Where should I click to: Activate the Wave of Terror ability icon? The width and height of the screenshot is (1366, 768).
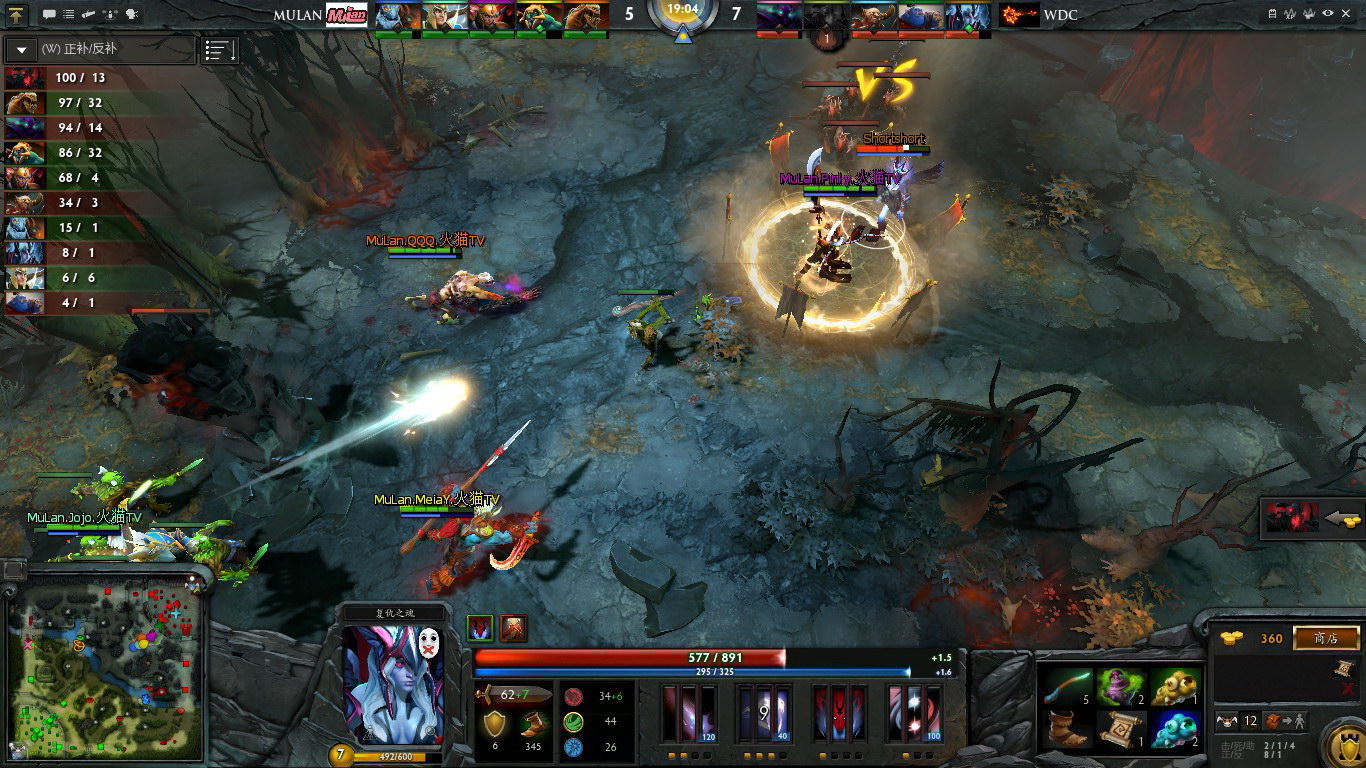tap(764, 714)
